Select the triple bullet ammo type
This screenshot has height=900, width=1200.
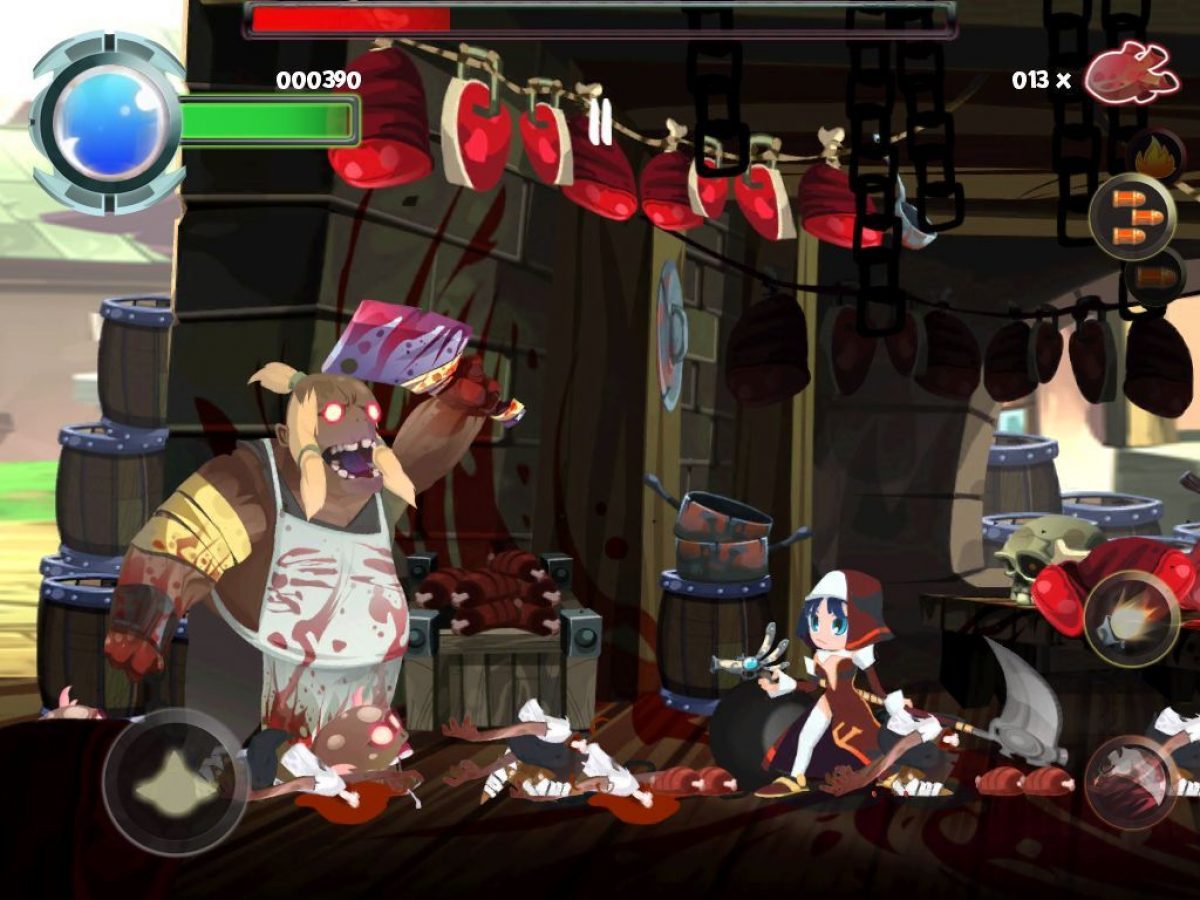(1133, 216)
